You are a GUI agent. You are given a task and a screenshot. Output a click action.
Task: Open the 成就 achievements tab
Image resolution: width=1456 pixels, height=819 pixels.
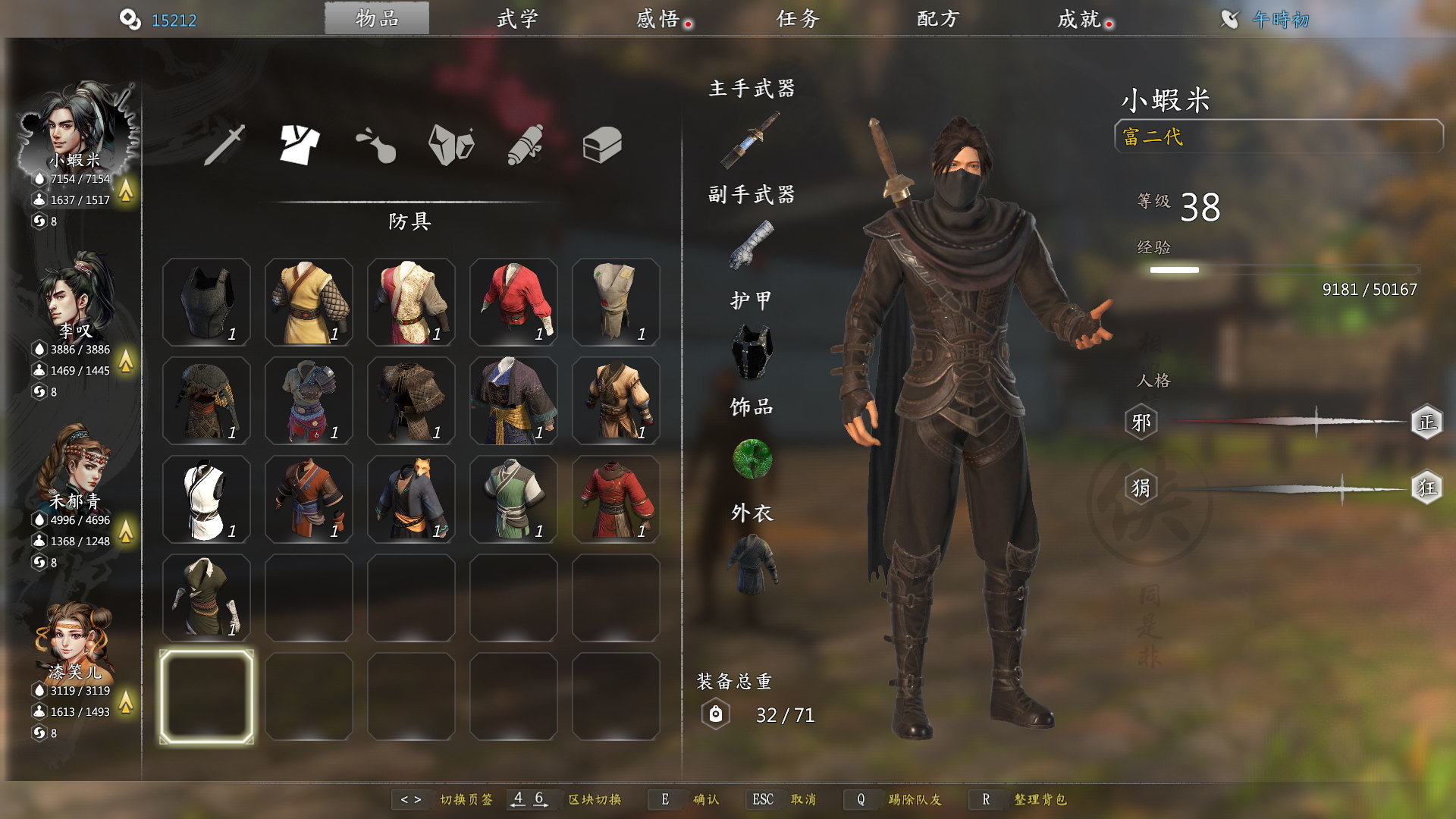click(x=1079, y=19)
